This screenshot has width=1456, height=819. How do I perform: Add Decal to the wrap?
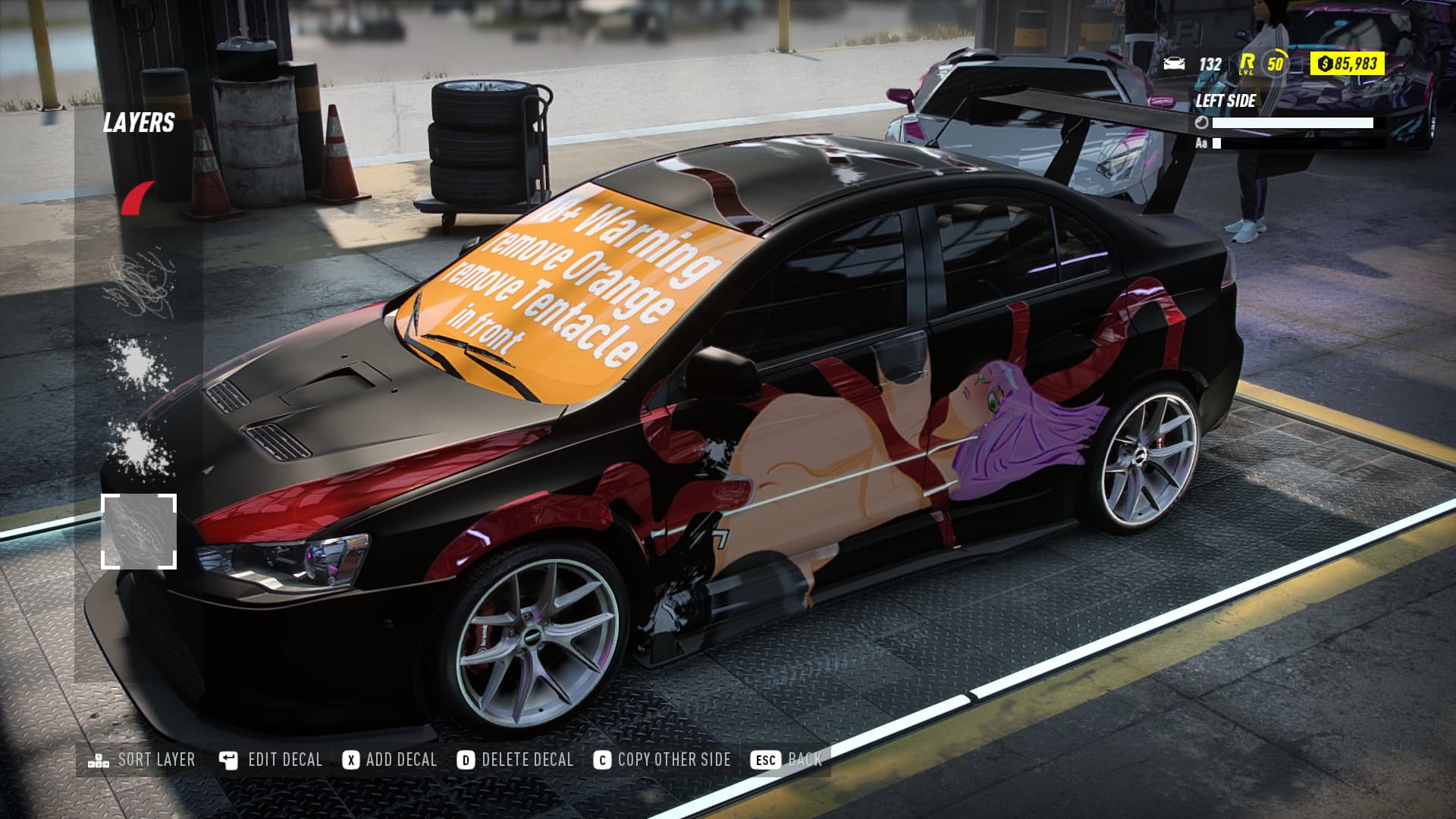tap(390, 760)
